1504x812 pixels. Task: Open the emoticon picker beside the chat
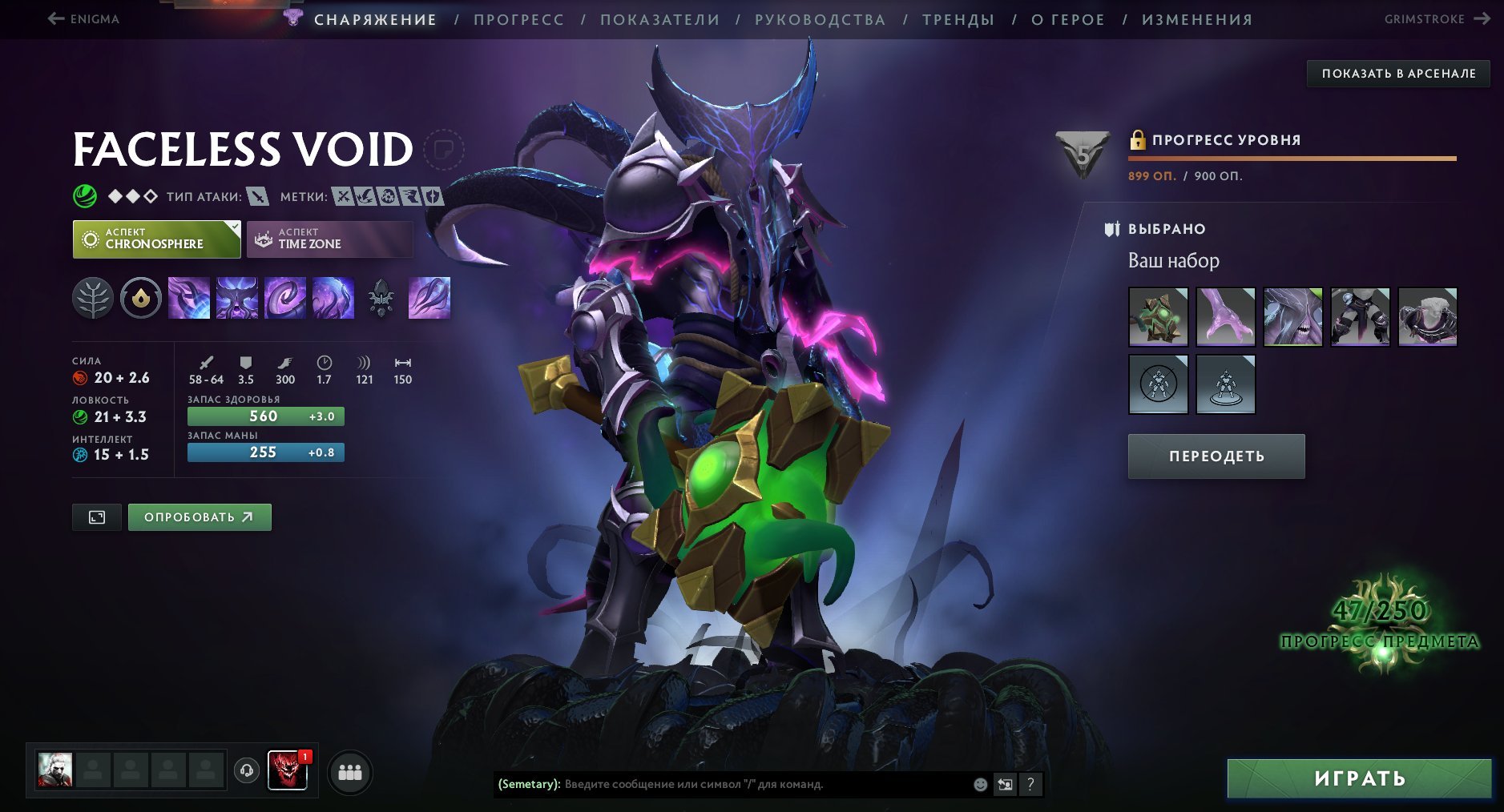pyautogui.click(x=979, y=785)
